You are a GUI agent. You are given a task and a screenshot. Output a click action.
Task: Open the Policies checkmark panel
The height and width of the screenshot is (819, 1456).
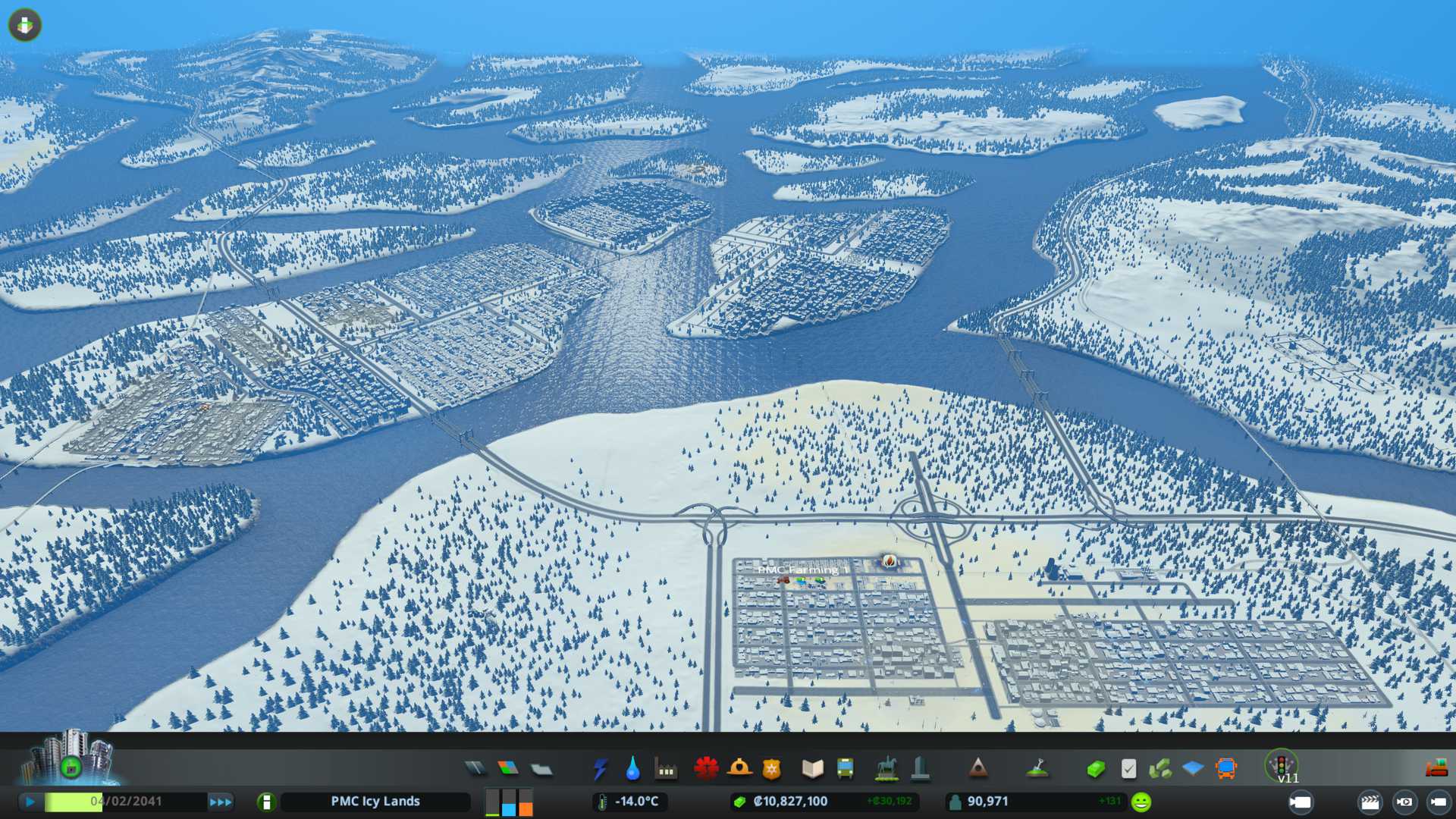[1128, 769]
